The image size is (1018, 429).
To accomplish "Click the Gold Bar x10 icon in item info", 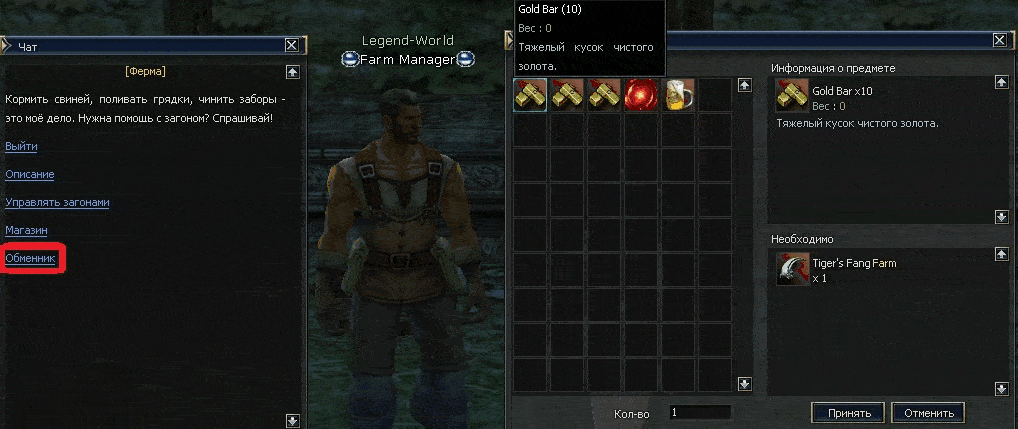I will coord(793,96).
